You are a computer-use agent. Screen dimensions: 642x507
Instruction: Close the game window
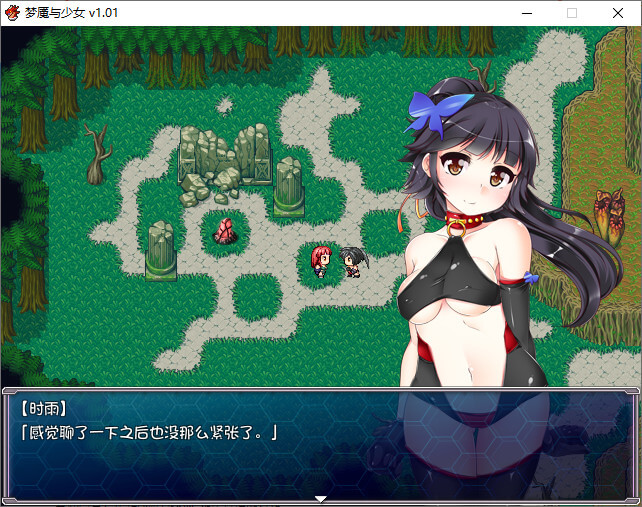point(618,13)
